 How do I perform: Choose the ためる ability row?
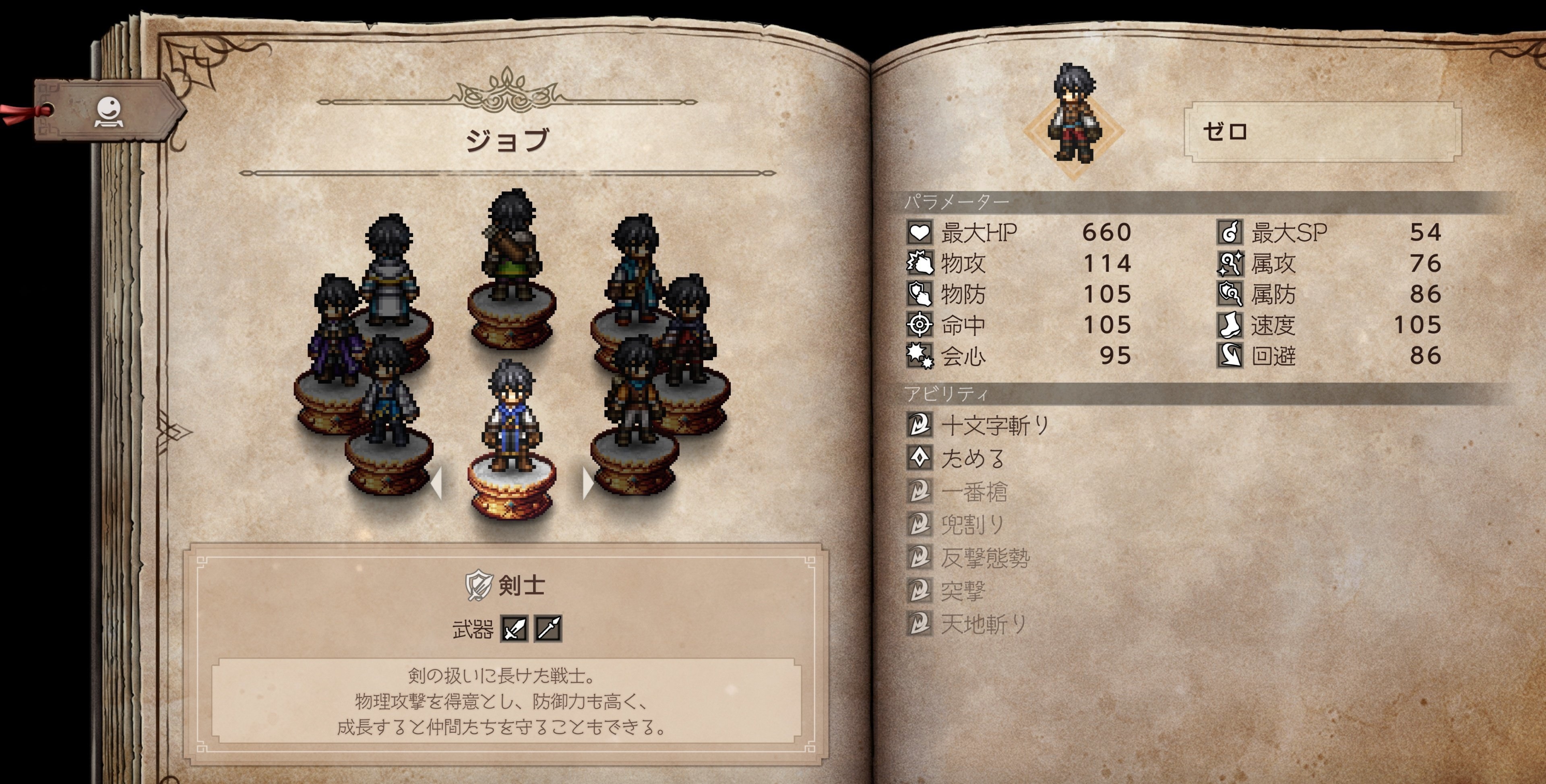(x=972, y=459)
